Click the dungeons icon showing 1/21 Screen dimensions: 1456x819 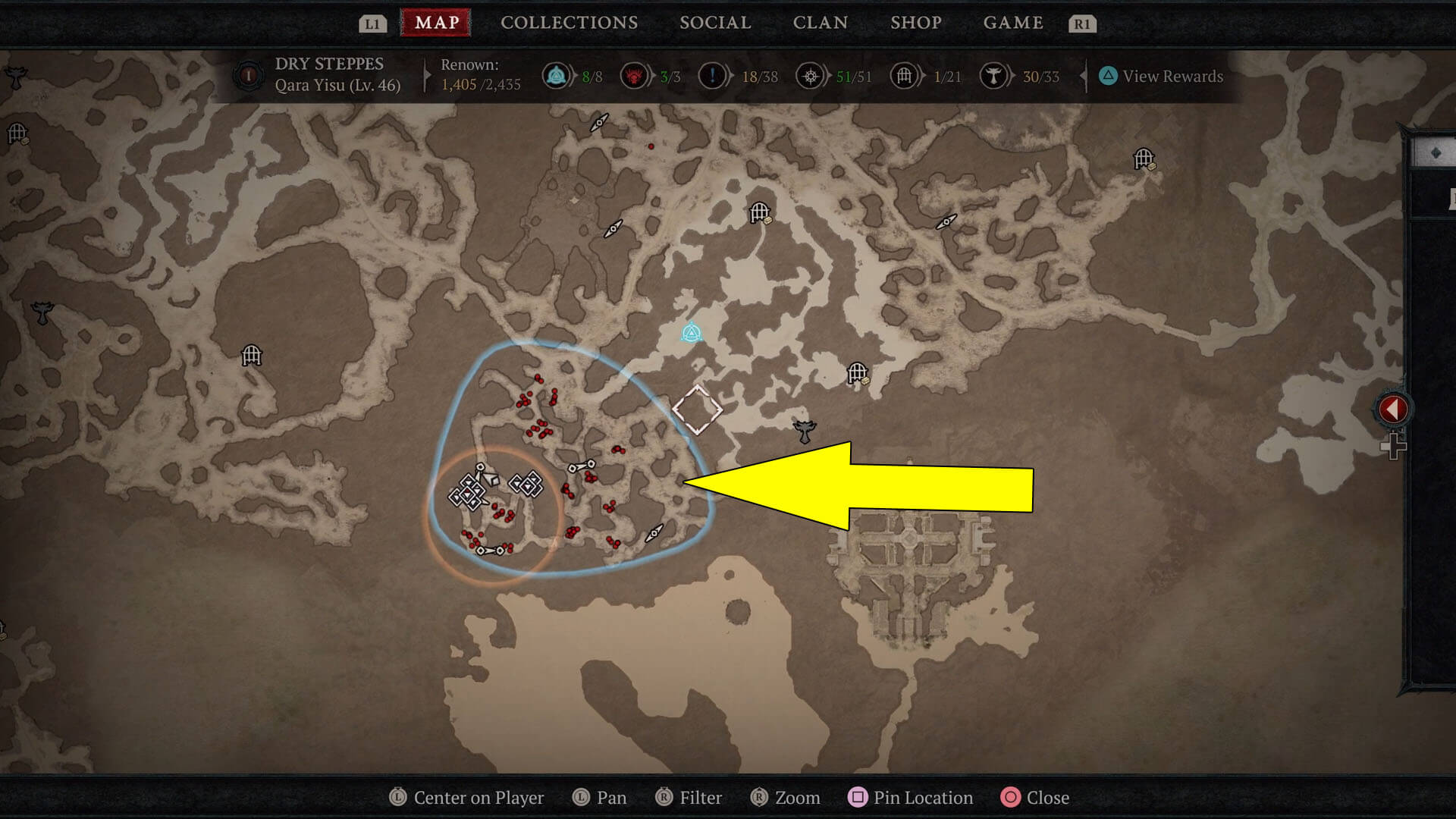904,76
